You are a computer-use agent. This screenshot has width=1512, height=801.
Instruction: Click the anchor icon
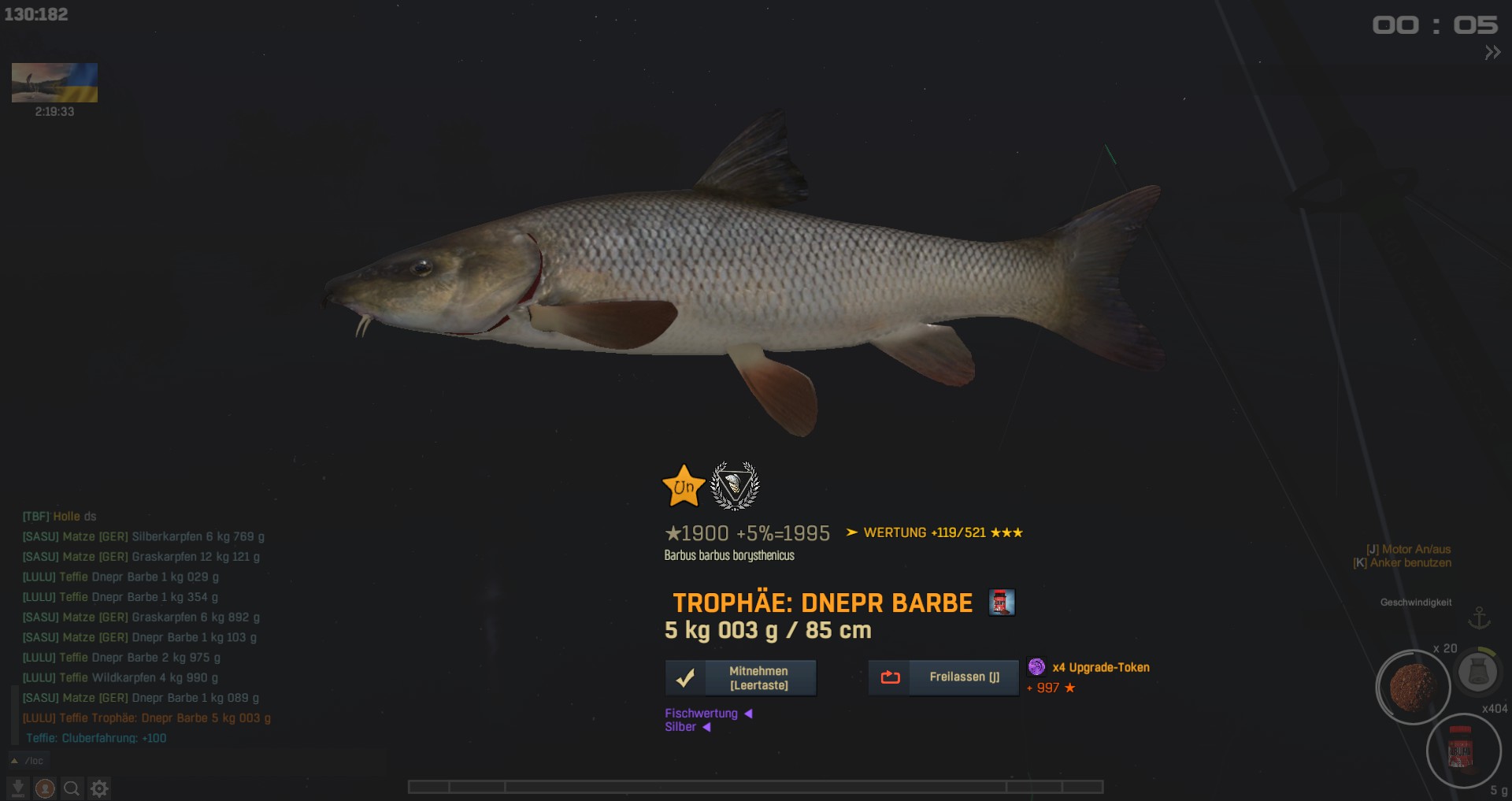(x=1480, y=618)
